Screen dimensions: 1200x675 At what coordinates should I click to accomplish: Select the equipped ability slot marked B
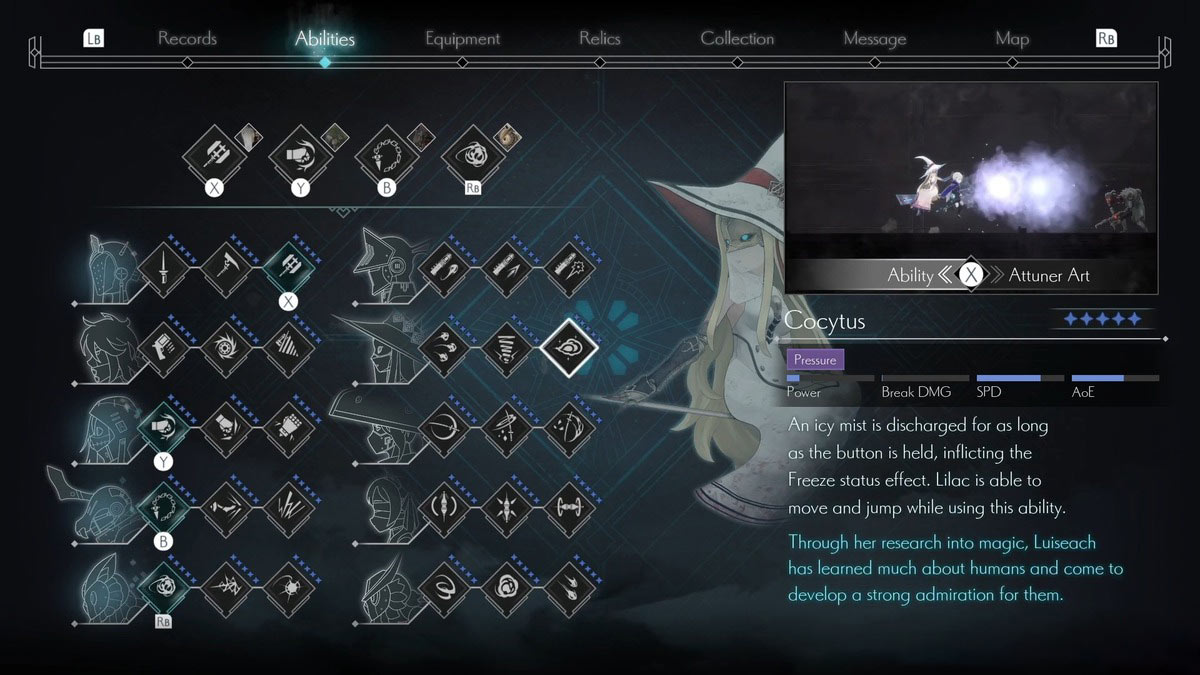386,155
